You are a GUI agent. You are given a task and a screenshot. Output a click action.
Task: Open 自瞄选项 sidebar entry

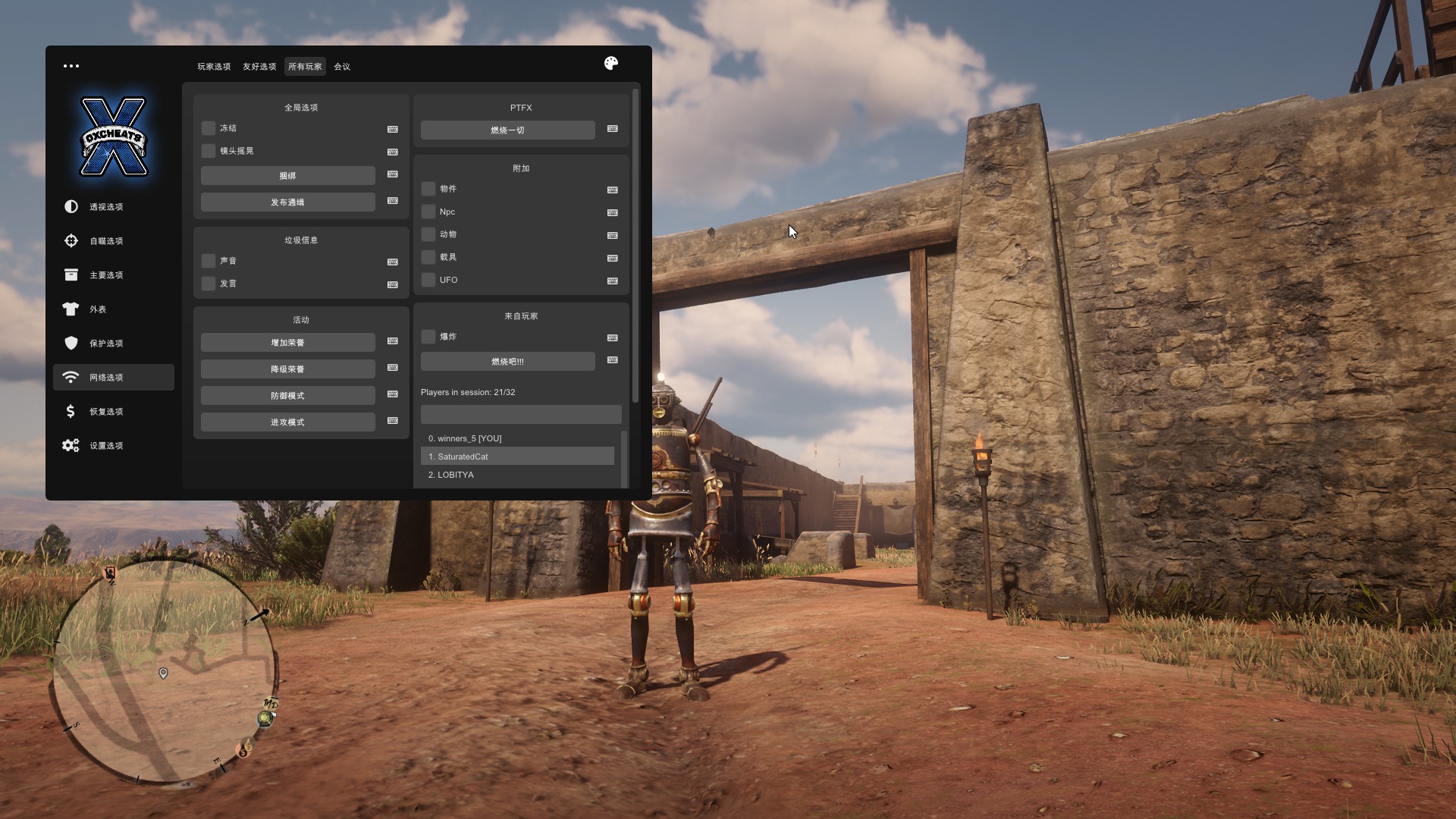pos(106,241)
